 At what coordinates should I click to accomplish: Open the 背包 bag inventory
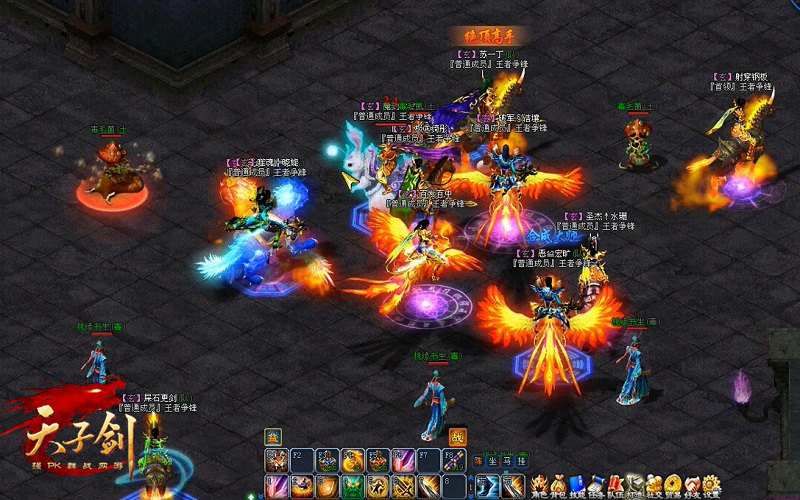coord(559,483)
